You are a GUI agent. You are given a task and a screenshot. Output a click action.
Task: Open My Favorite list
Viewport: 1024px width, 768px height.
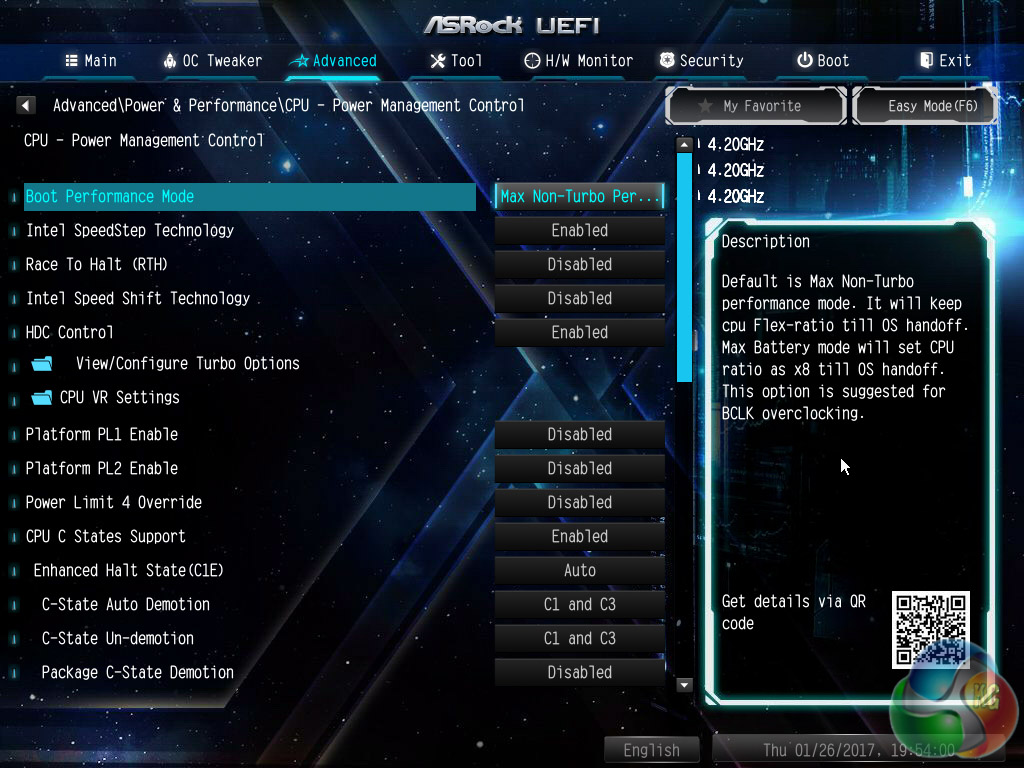pos(757,105)
